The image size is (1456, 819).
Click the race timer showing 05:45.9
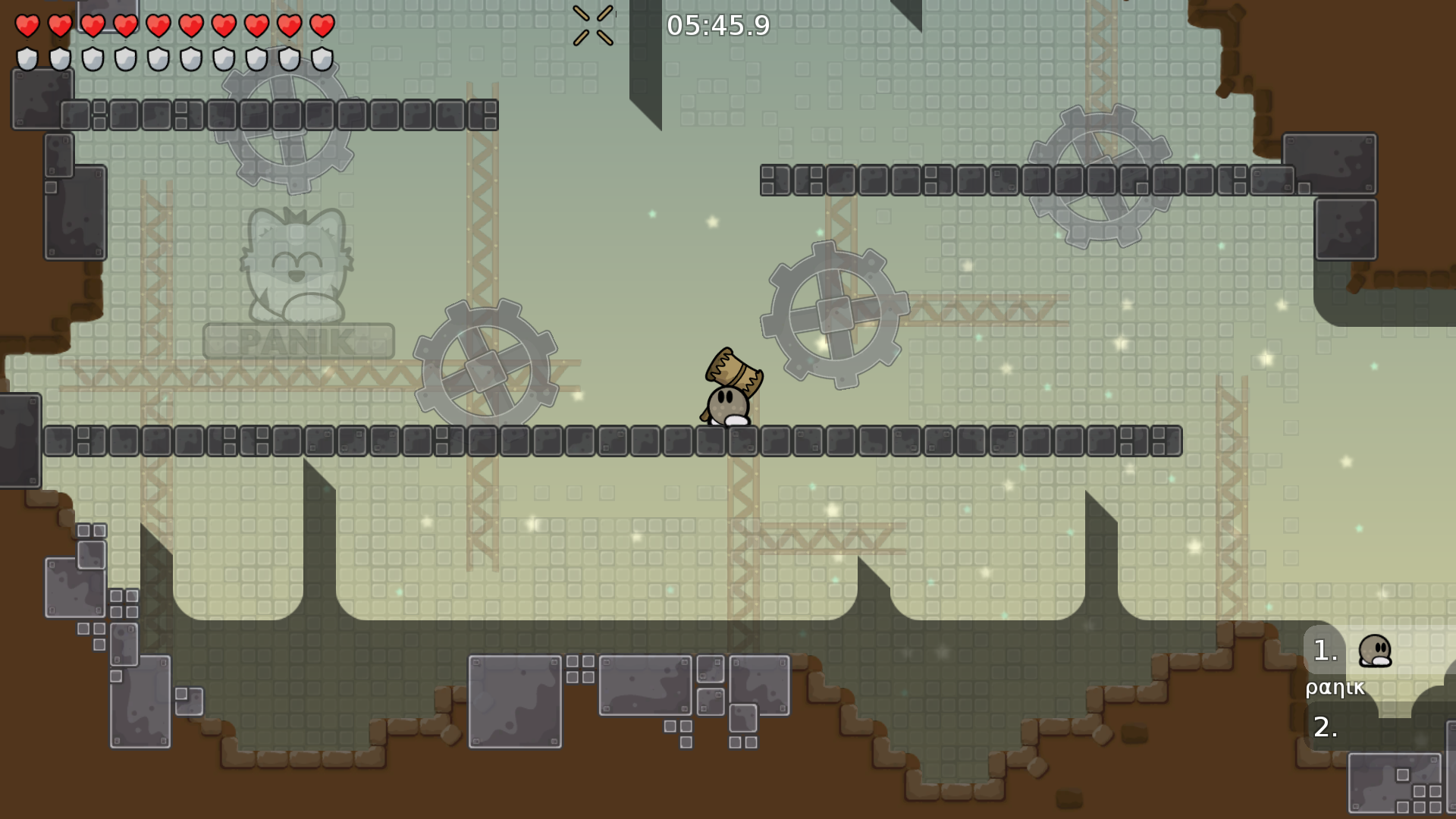pyautogui.click(x=717, y=26)
